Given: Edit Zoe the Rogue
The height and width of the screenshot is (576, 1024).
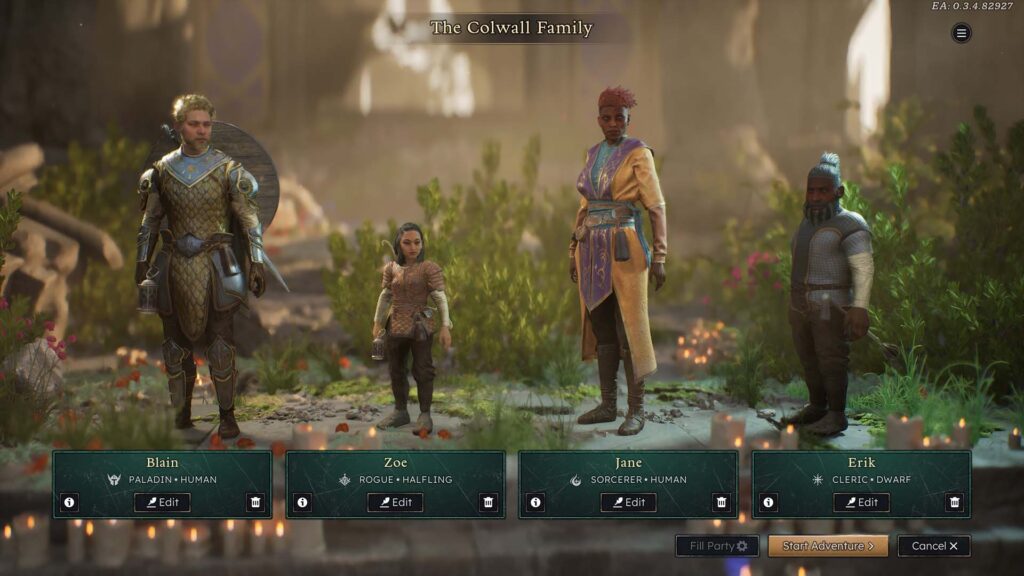Looking at the screenshot, I should tap(395, 502).
